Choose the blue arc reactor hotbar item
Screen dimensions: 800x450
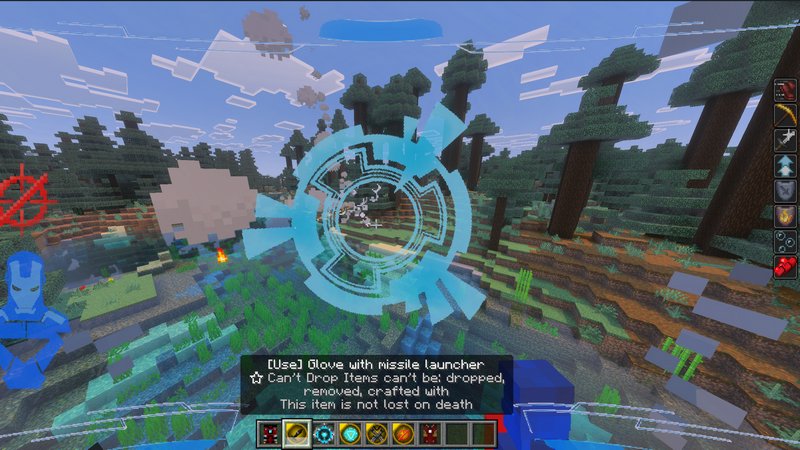[323, 434]
